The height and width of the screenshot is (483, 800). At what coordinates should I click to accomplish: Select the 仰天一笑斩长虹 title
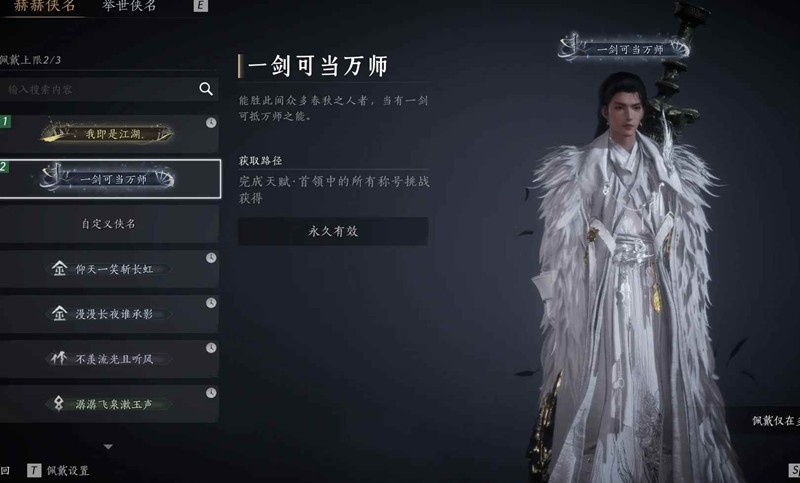coord(110,269)
